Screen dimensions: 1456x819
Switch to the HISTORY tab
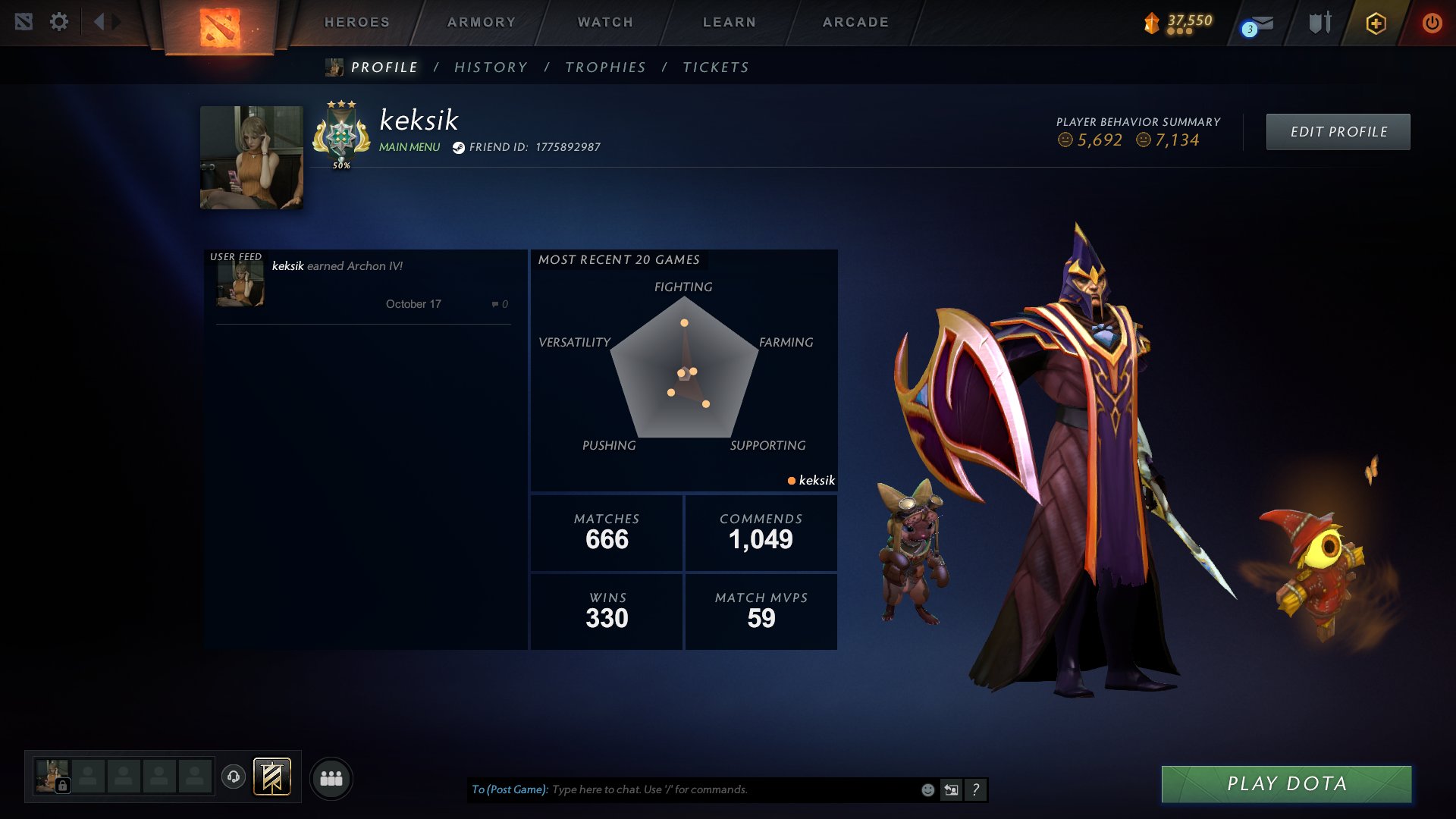491,67
